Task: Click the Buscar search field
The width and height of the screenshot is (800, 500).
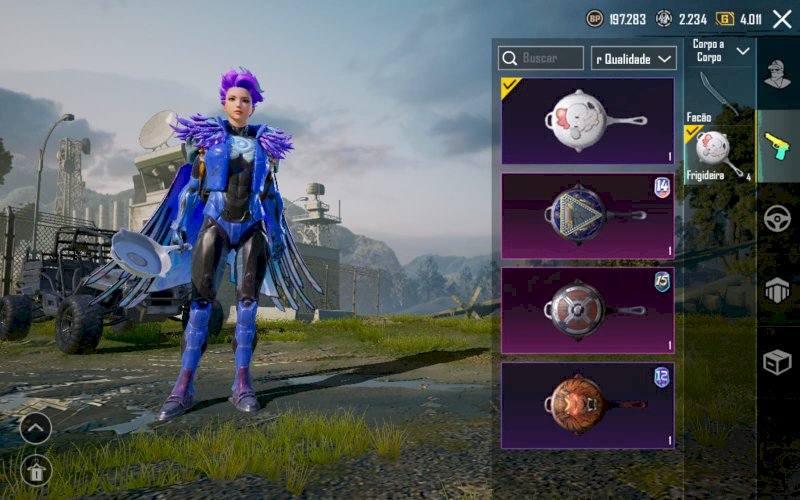Action: (x=541, y=59)
